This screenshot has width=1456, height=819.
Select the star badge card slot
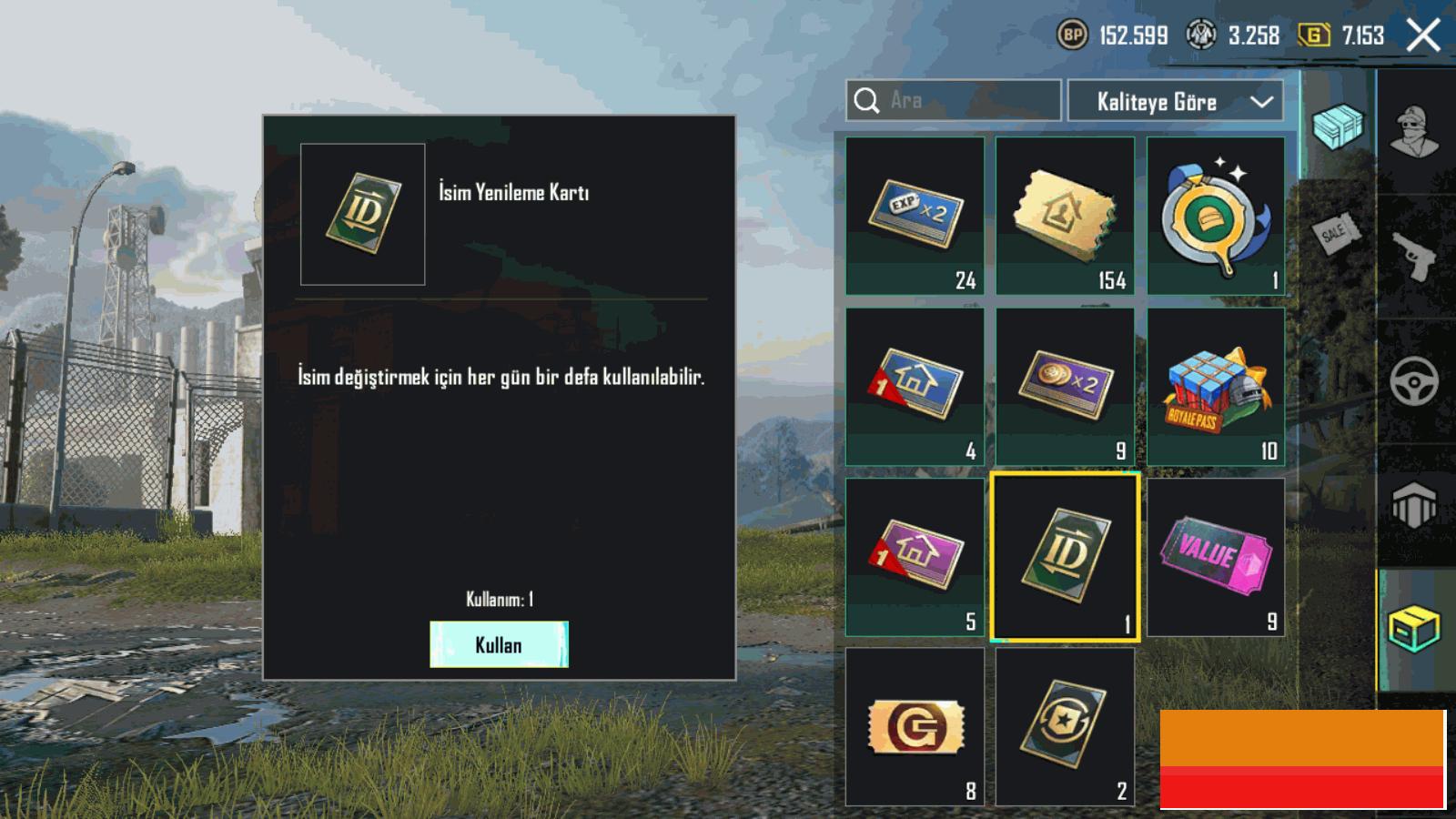[1065, 727]
